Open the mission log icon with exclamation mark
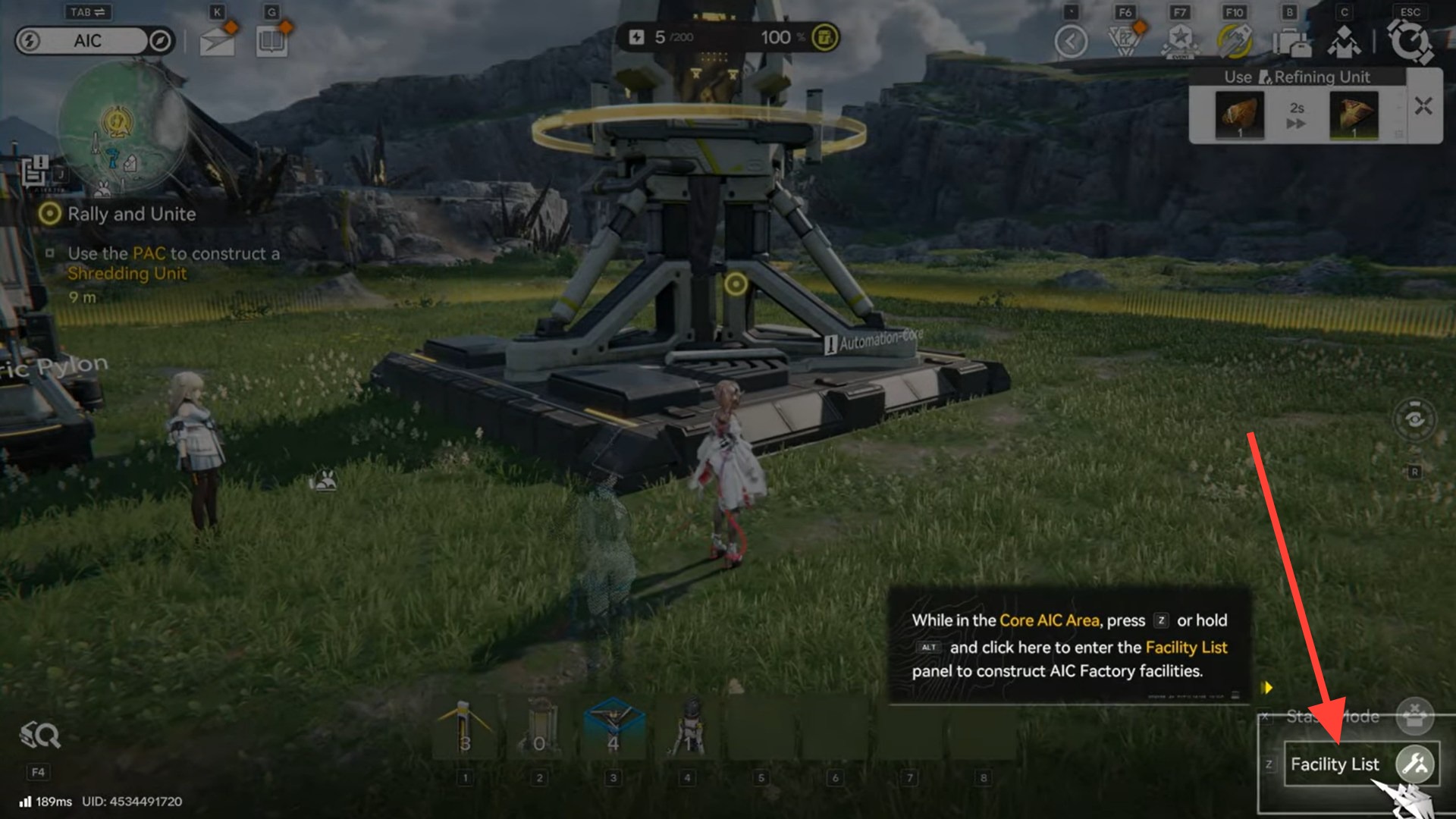Image resolution: width=1456 pixels, height=819 pixels. tap(35, 171)
